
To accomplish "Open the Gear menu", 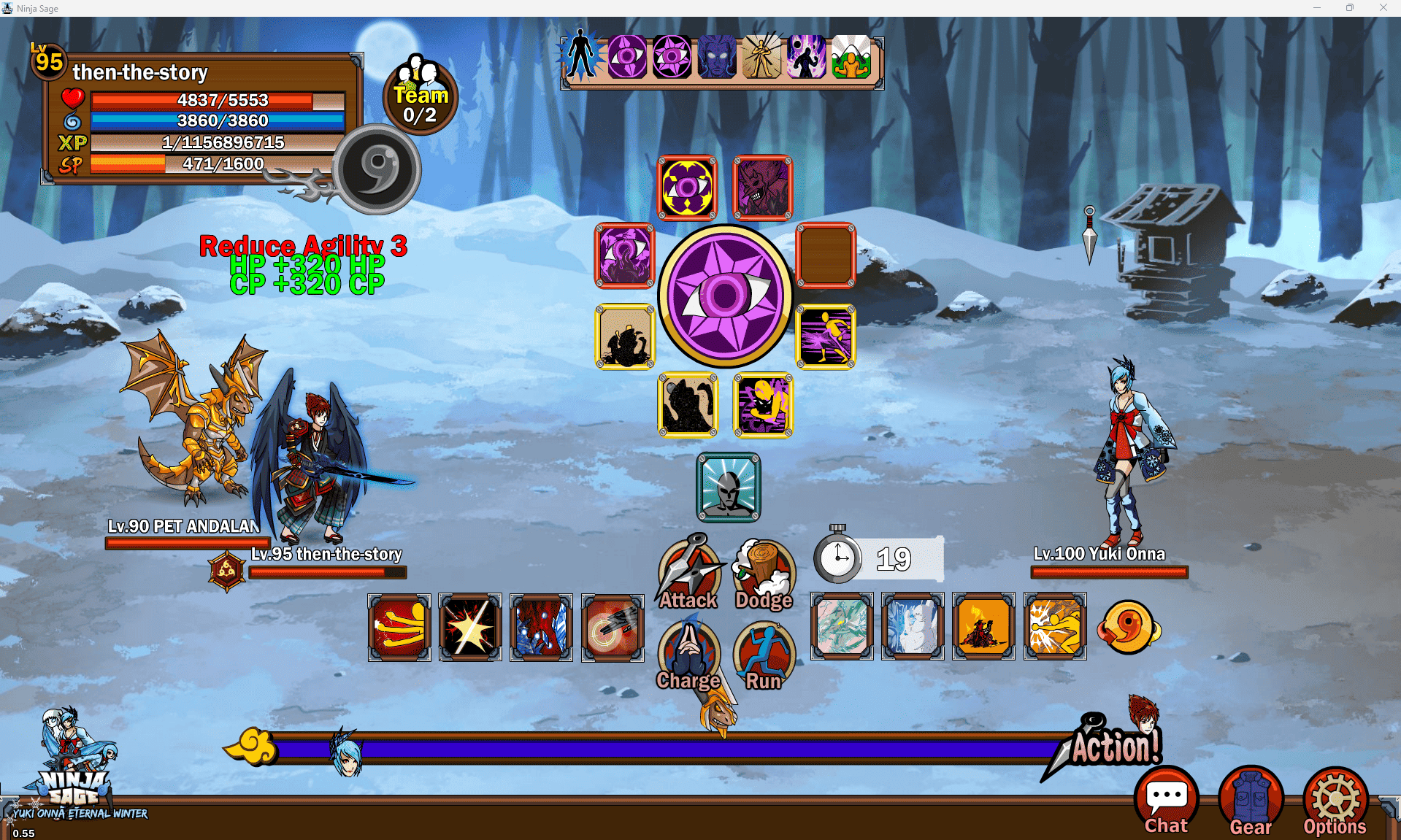I will point(1251,801).
